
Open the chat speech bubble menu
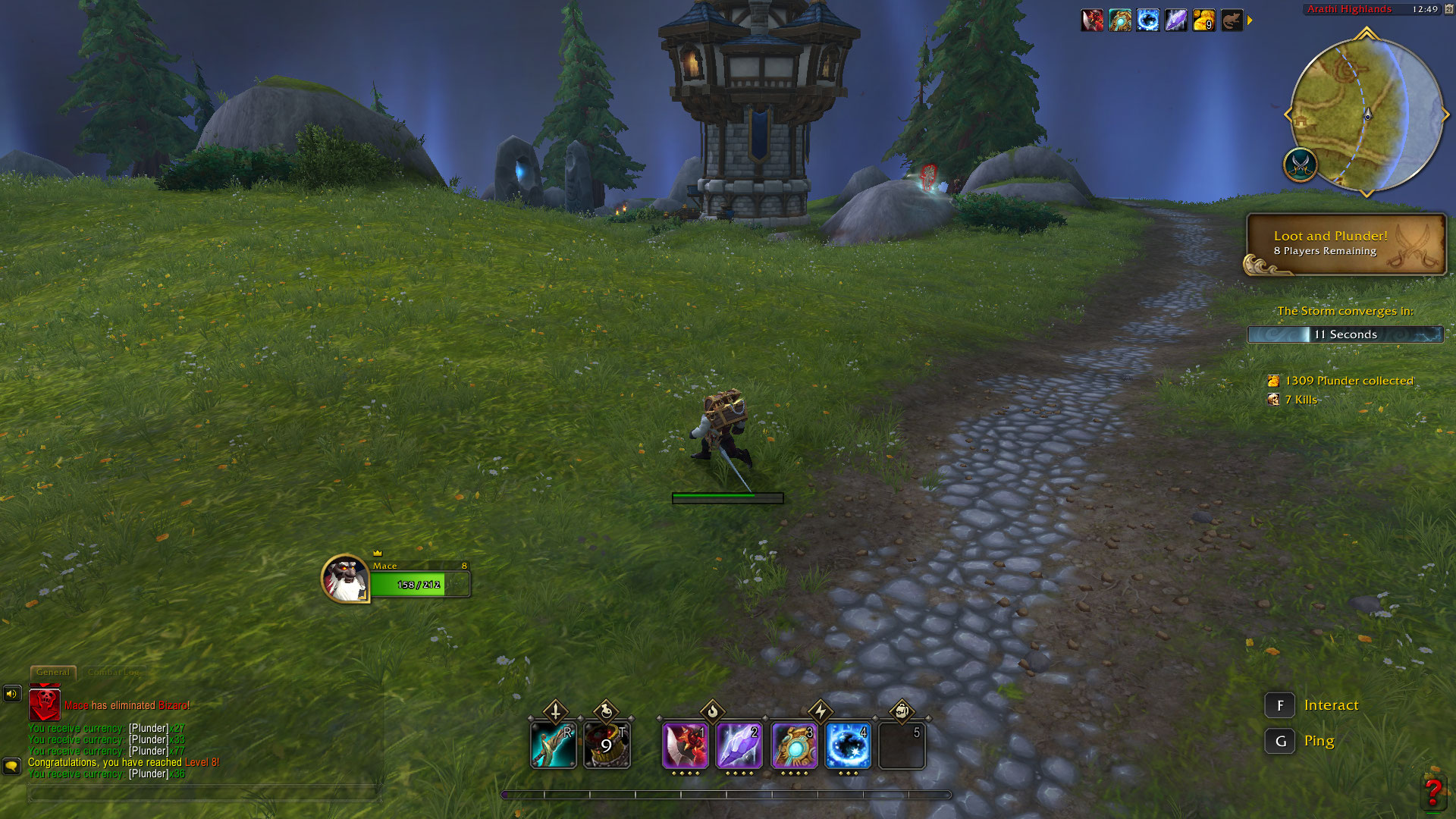pos(11,766)
